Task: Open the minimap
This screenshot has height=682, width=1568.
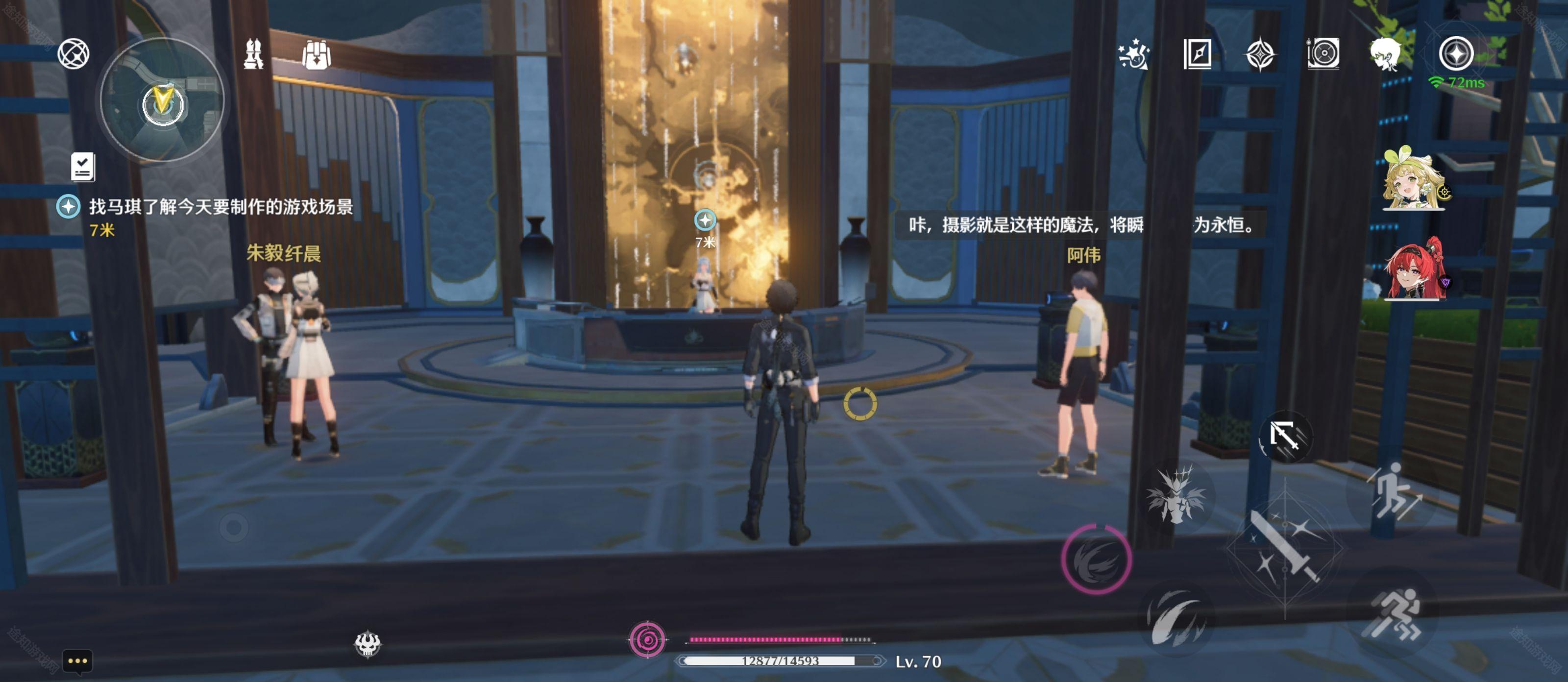Action: coord(162,101)
